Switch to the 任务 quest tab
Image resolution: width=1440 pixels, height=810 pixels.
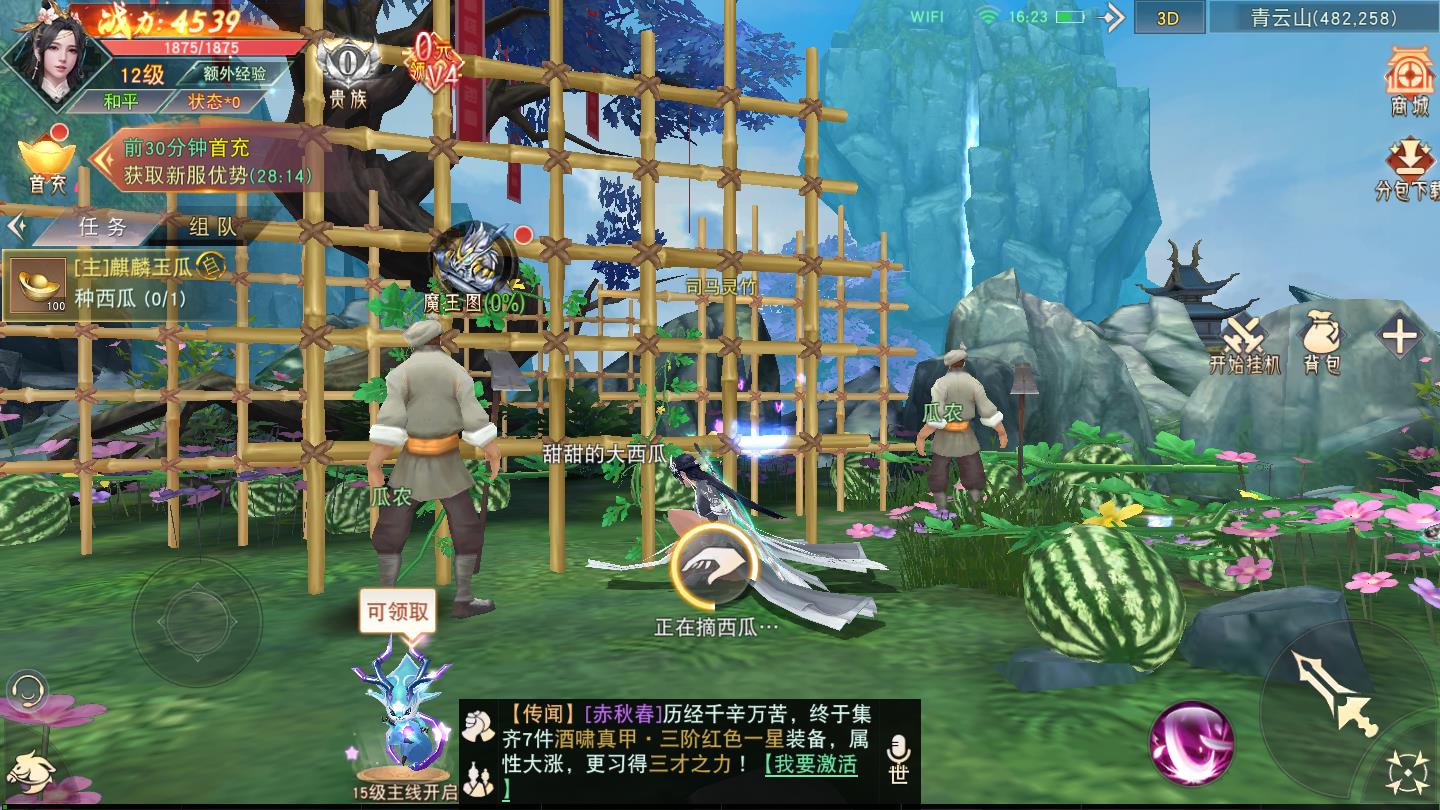(103, 227)
